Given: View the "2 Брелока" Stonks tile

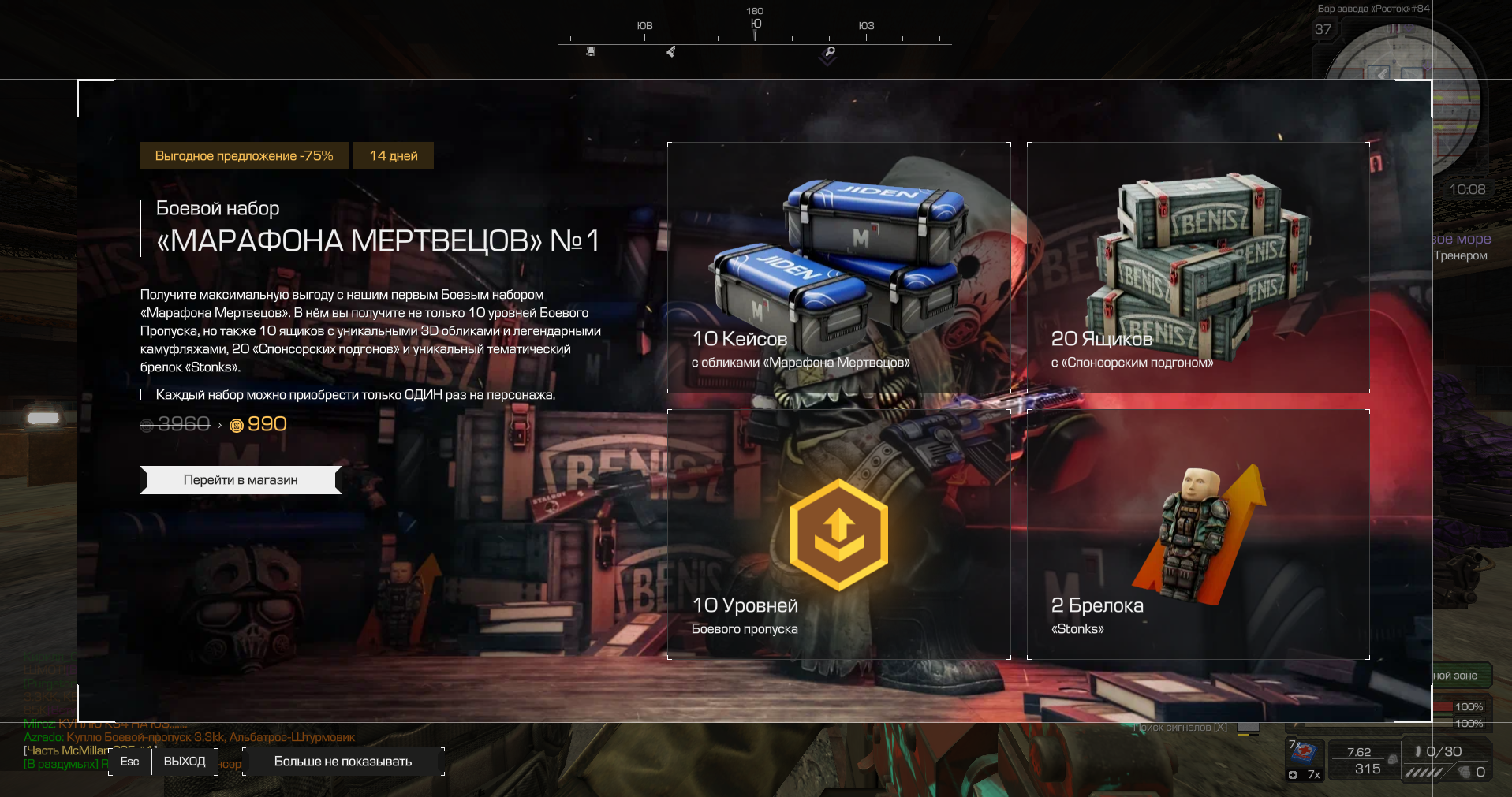Looking at the screenshot, I should 1197,534.
